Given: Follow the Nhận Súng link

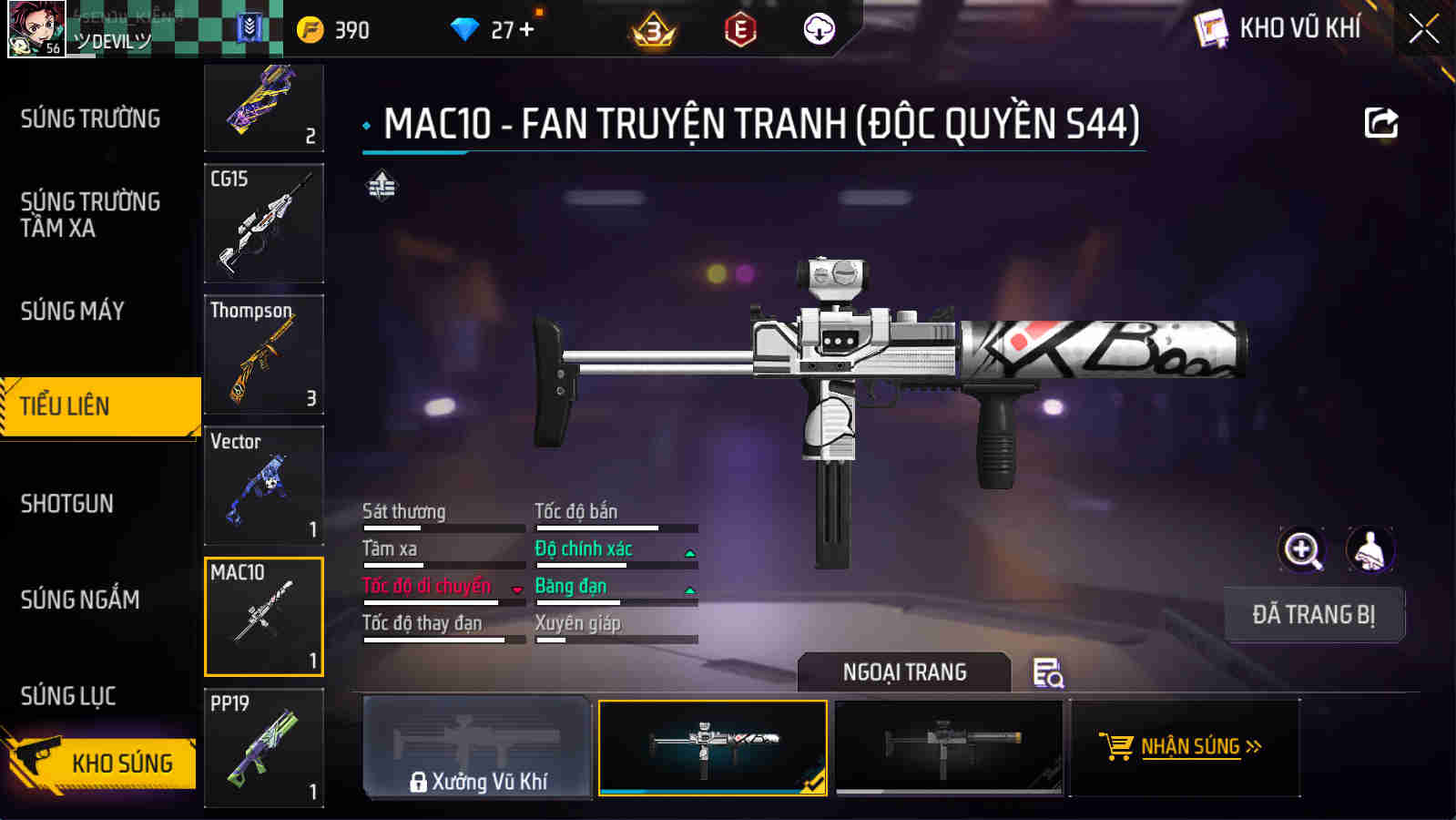Looking at the screenshot, I should [x=1181, y=747].
